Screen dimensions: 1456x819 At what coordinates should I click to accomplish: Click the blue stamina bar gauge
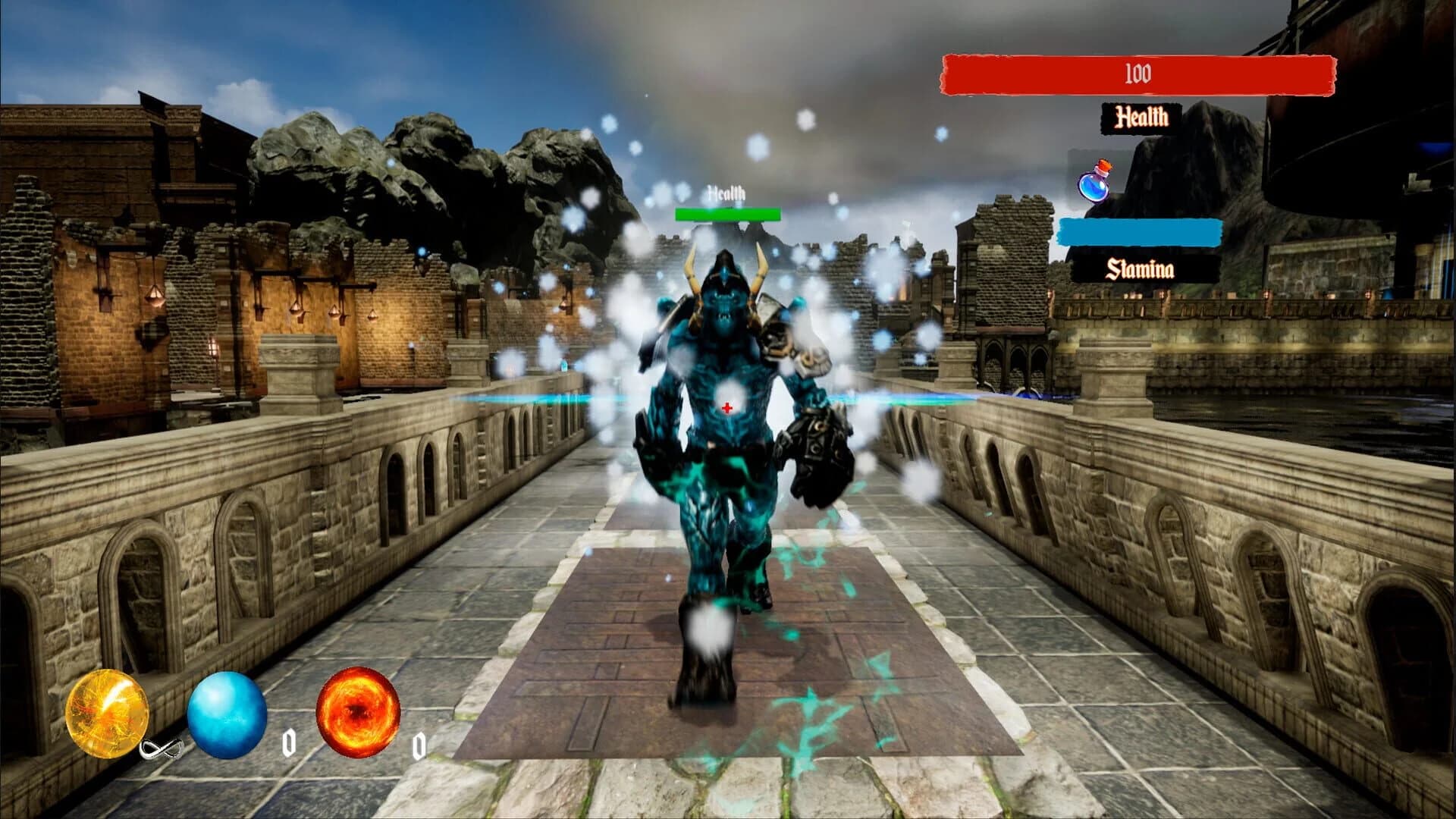click(1141, 232)
